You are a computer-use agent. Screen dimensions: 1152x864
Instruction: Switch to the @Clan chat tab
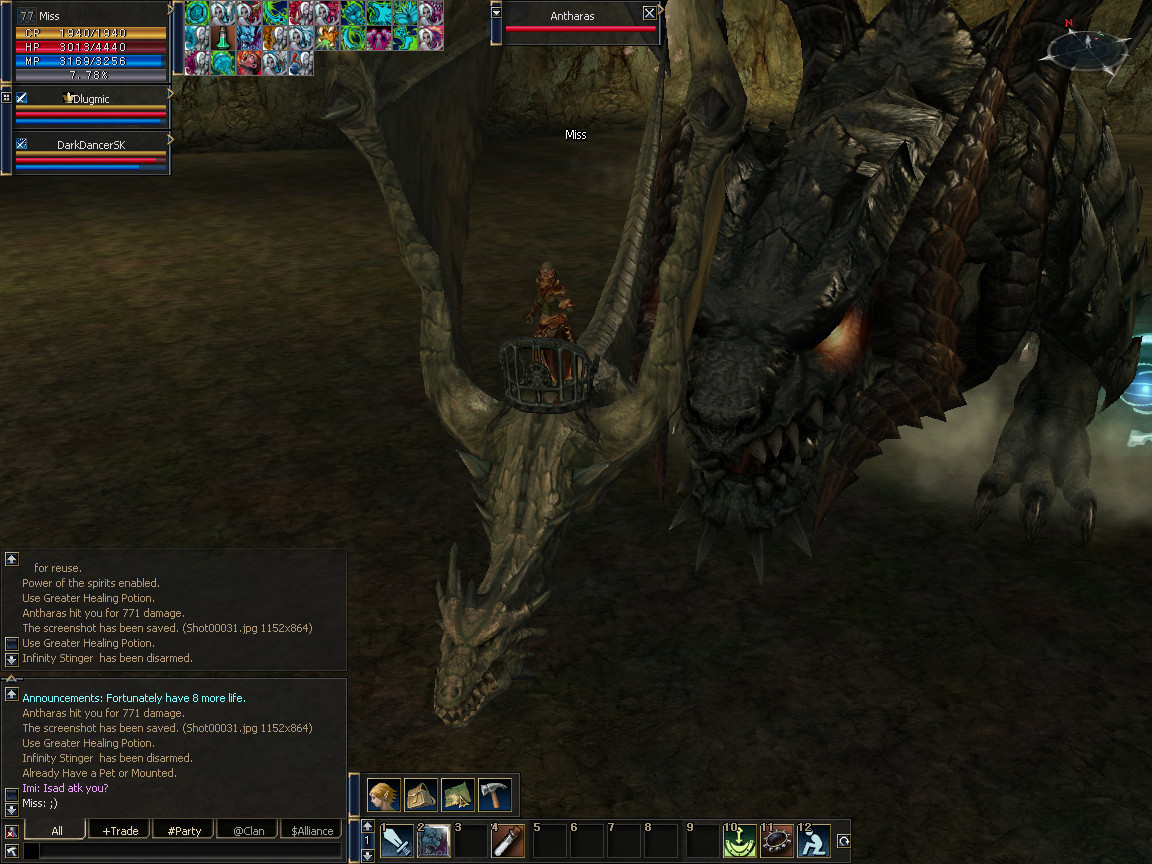coord(248,831)
